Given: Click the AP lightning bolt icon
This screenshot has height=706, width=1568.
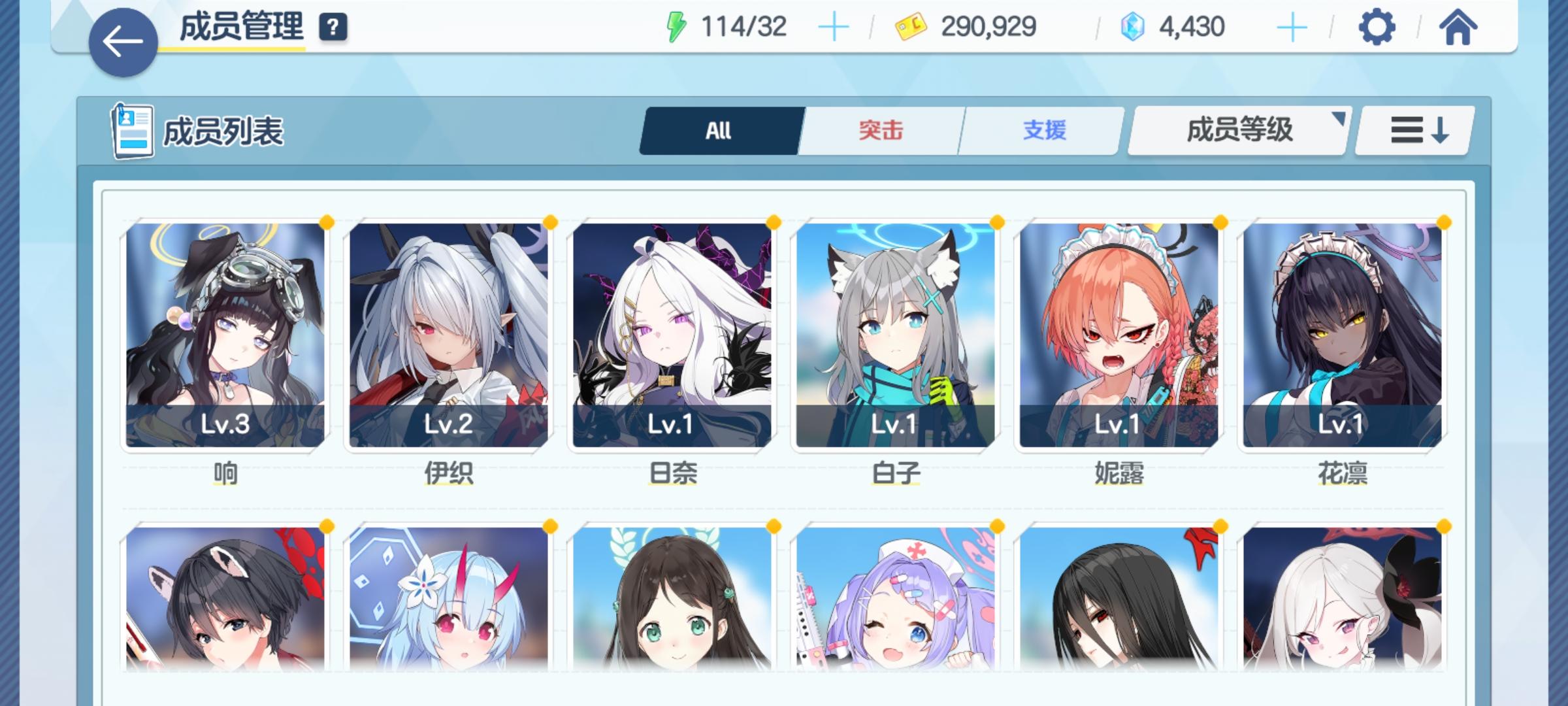Looking at the screenshot, I should click(676, 27).
